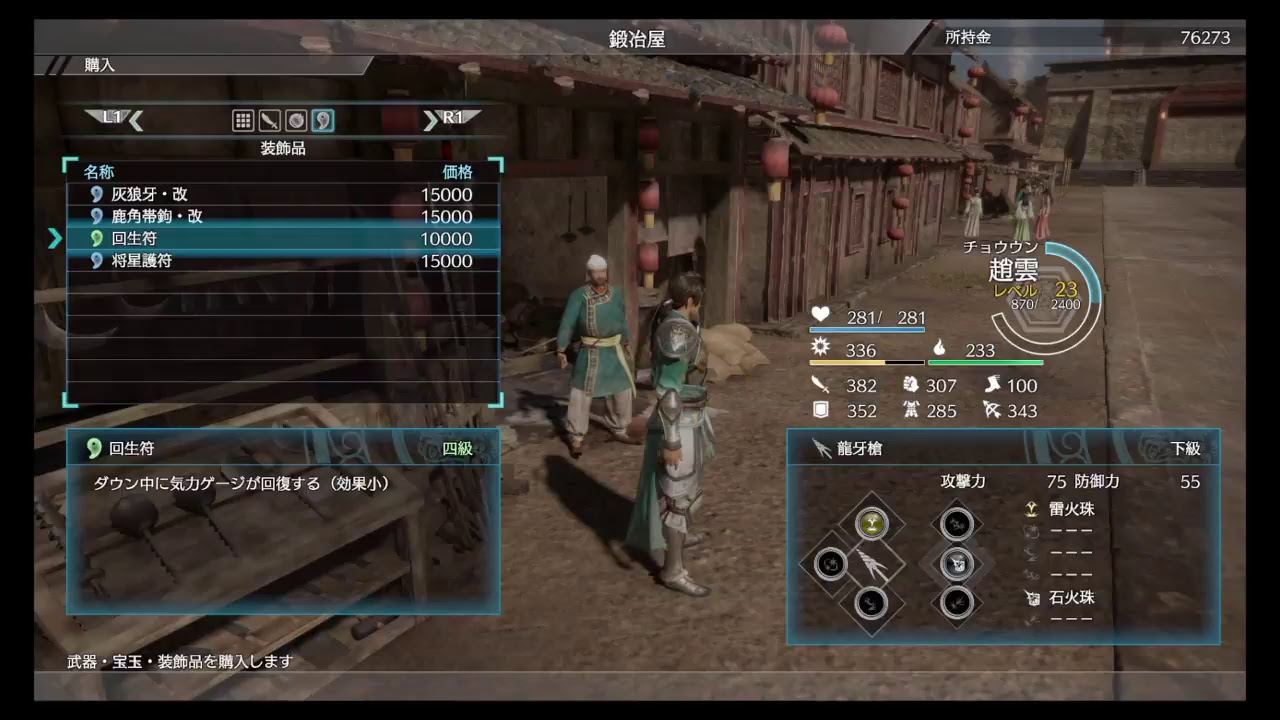Select the sword weapons category icon

coord(269,120)
